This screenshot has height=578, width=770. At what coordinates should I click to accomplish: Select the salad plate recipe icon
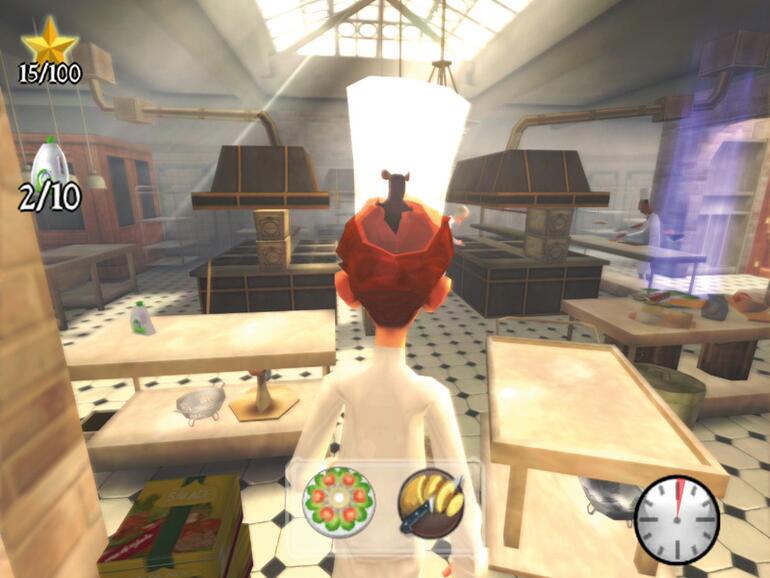[x=338, y=502]
